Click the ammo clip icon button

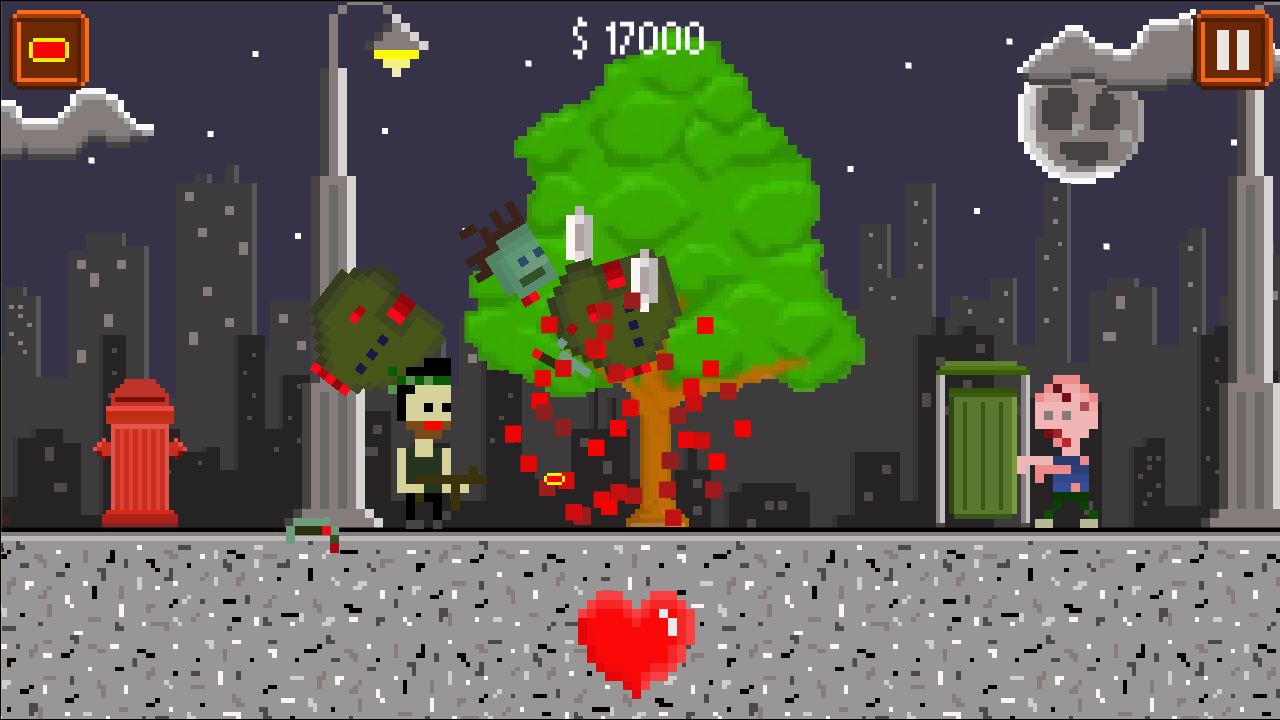click(48, 47)
